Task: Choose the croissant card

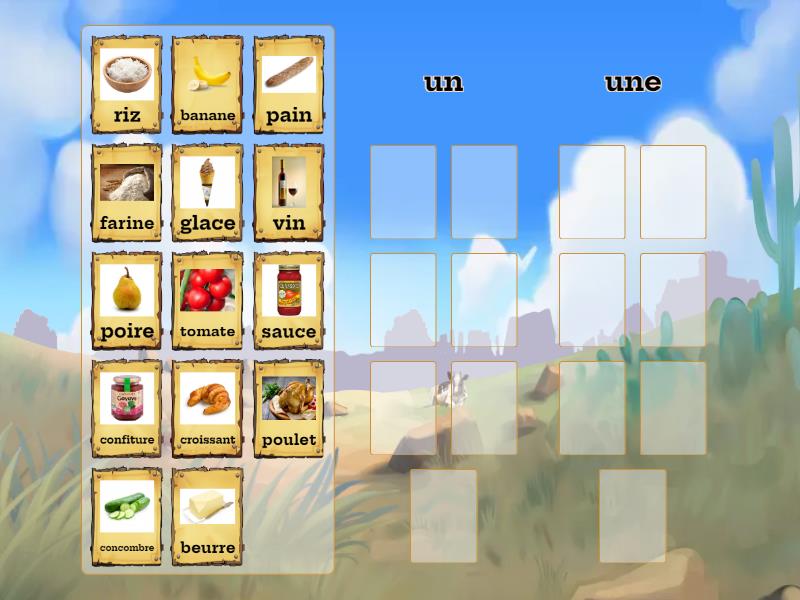Action: [208, 409]
